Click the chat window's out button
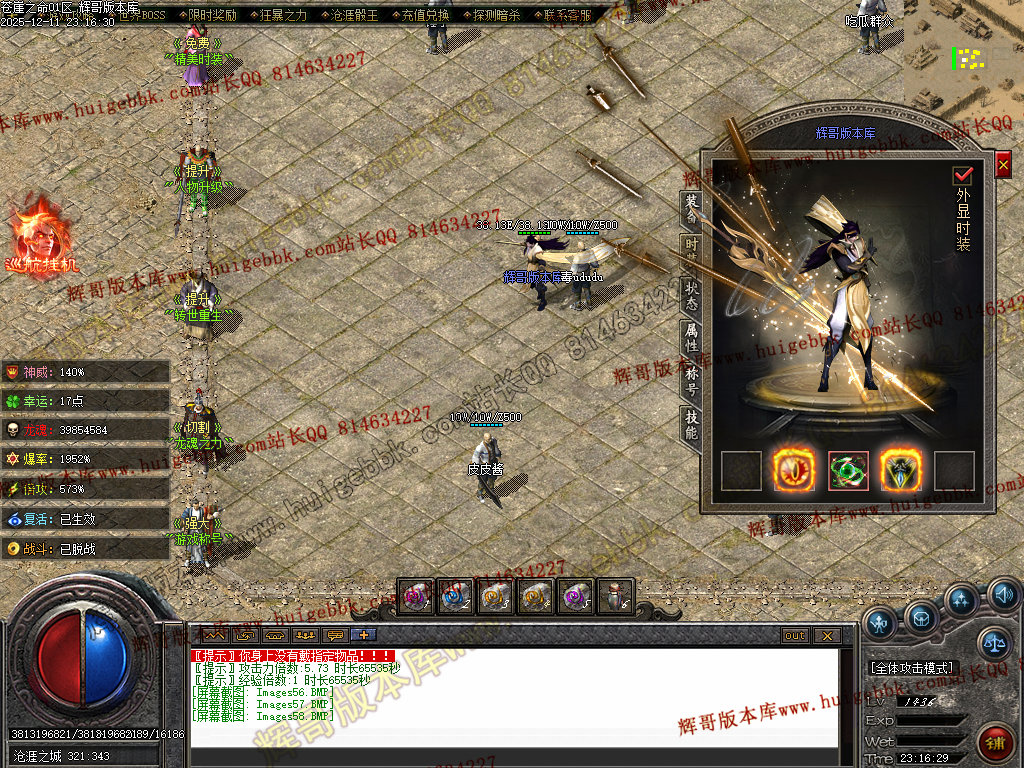The height and width of the screenshot is (768, 1024). [795, 635]
